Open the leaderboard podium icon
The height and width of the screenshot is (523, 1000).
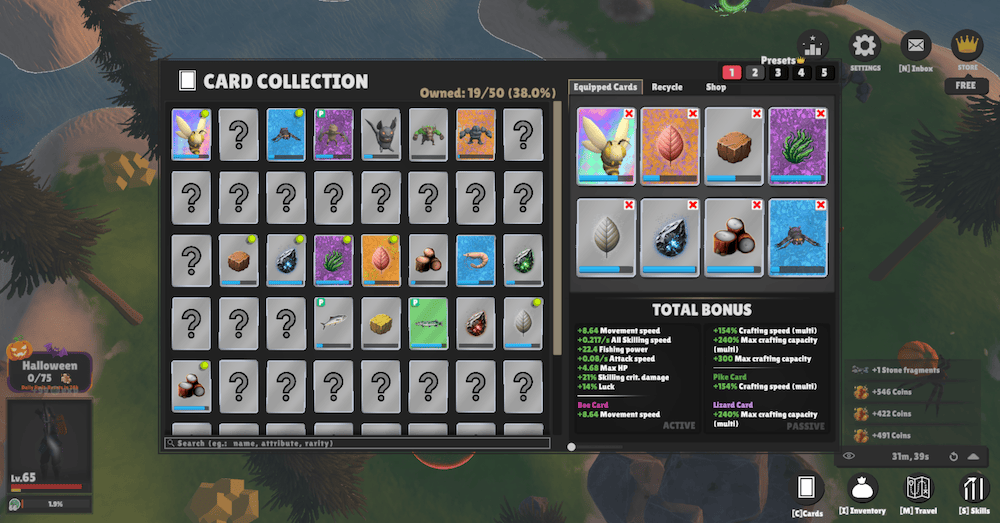coord(813,46)
